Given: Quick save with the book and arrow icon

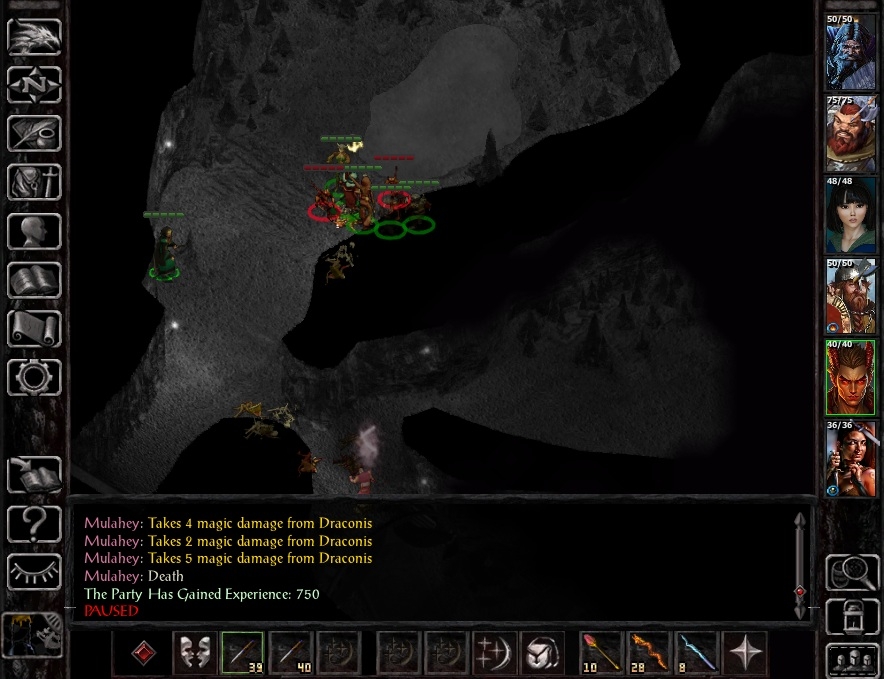Looking at the screenshot, I should [34, 474].
